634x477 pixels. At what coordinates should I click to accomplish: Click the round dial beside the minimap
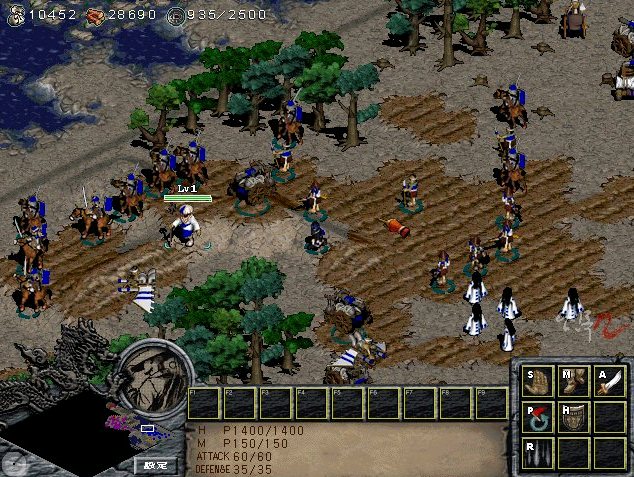point(14,462)
